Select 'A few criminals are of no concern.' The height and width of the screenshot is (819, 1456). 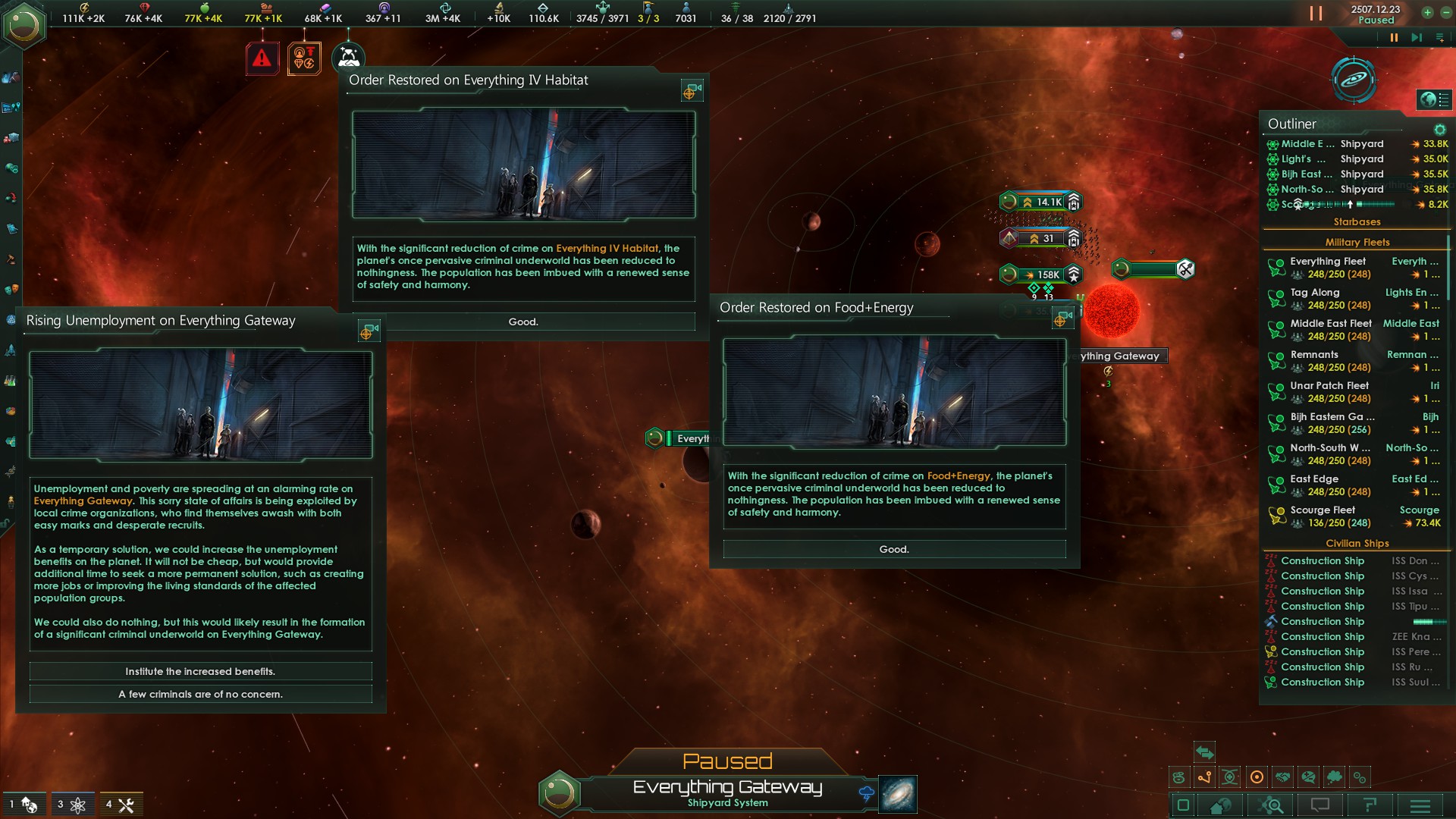(x=200, y=694)
